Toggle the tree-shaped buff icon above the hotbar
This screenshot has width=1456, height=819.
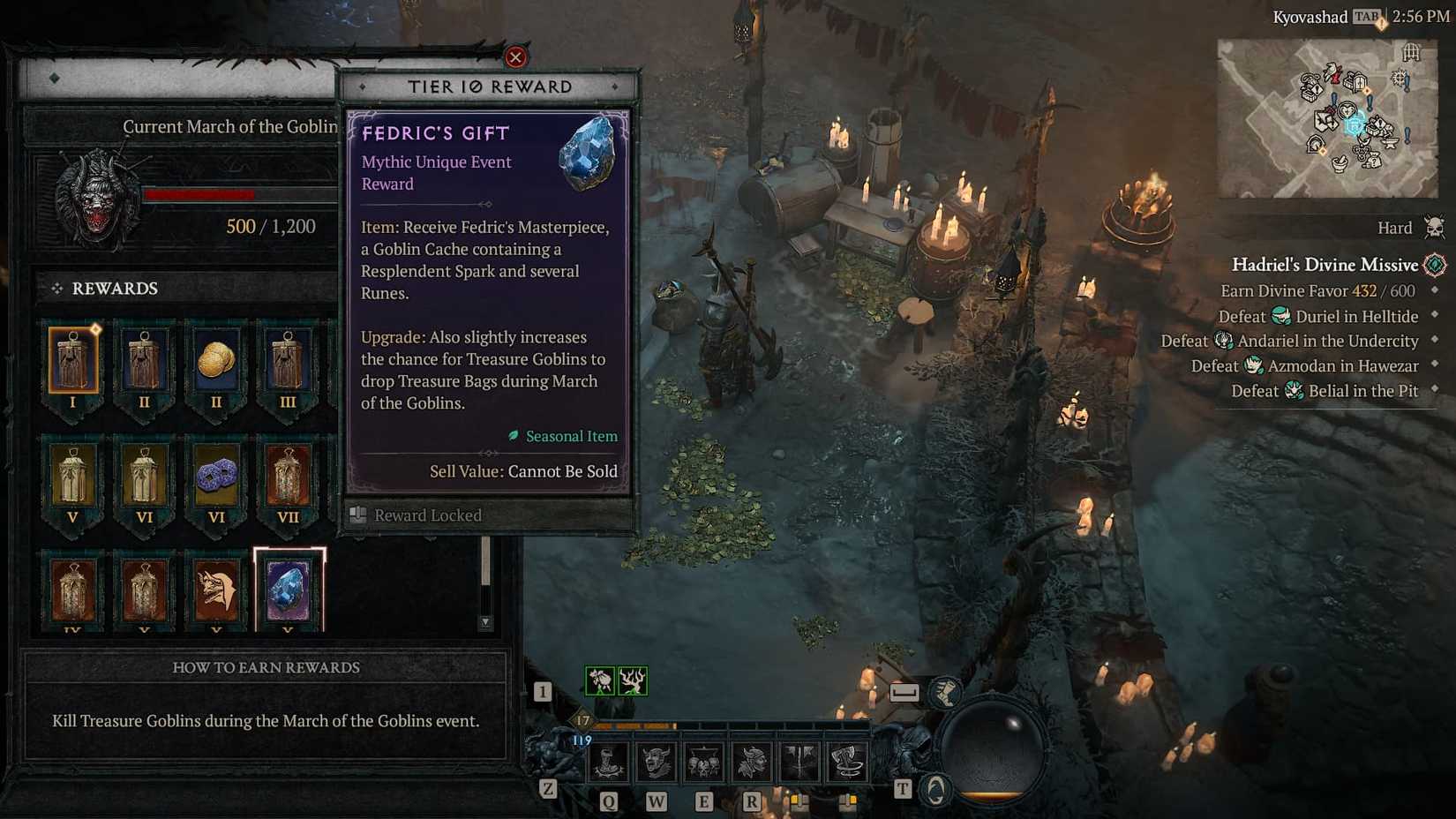pos(634,680)
